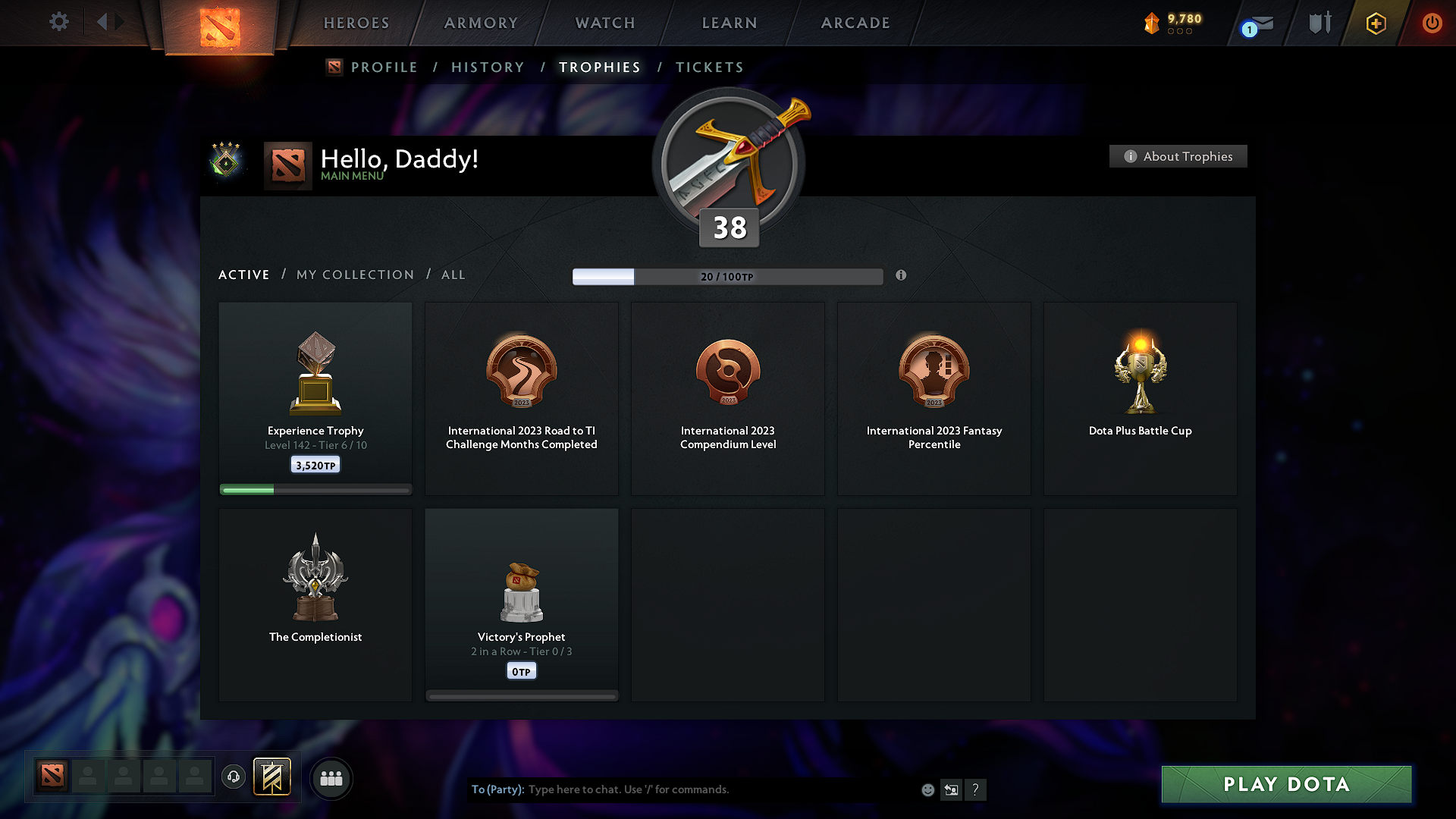
Task: Click the red power icon to exit
Action: (1432, 23)
